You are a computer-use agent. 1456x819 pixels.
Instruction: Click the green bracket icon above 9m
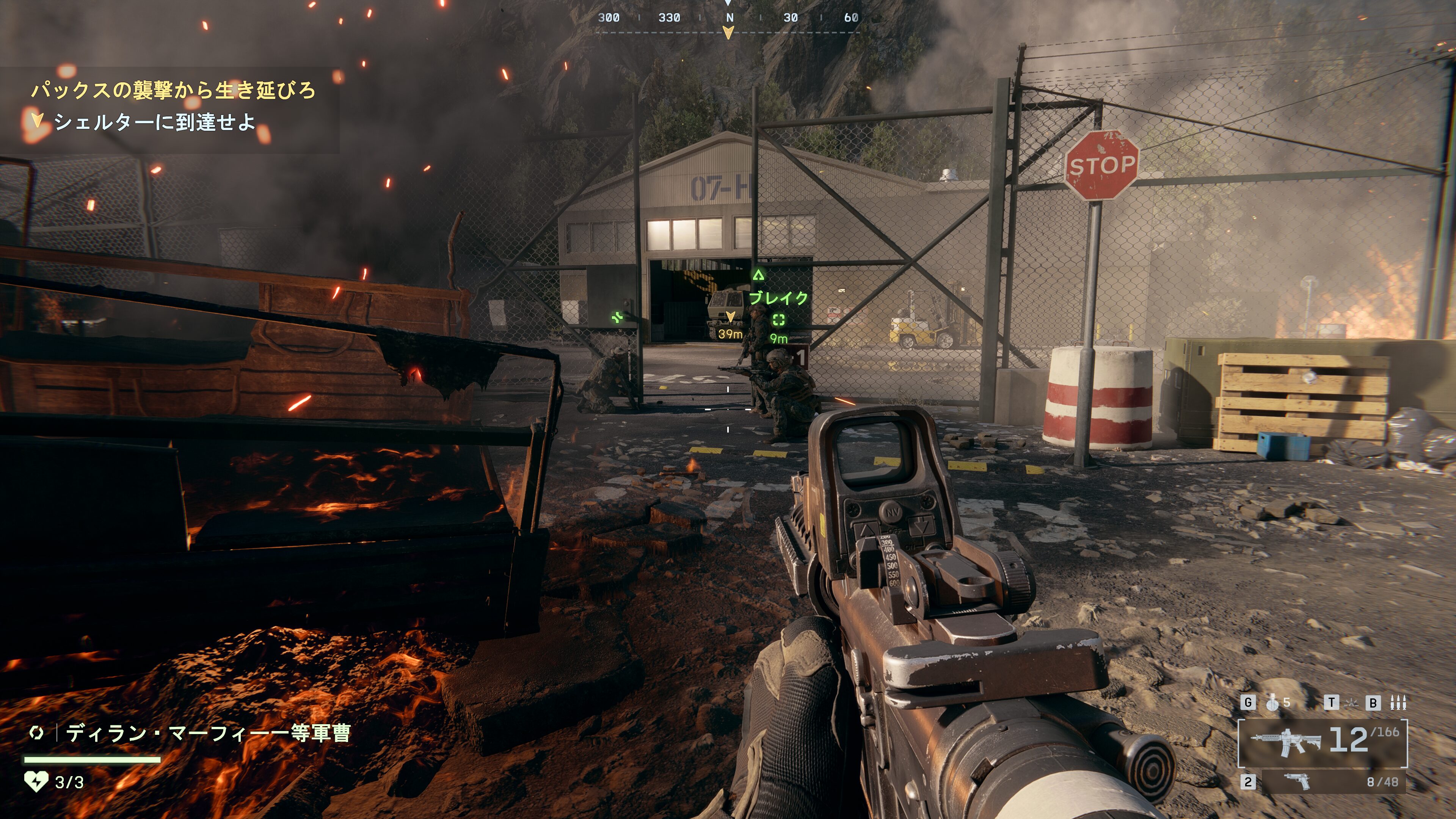(x=778, y=320)
